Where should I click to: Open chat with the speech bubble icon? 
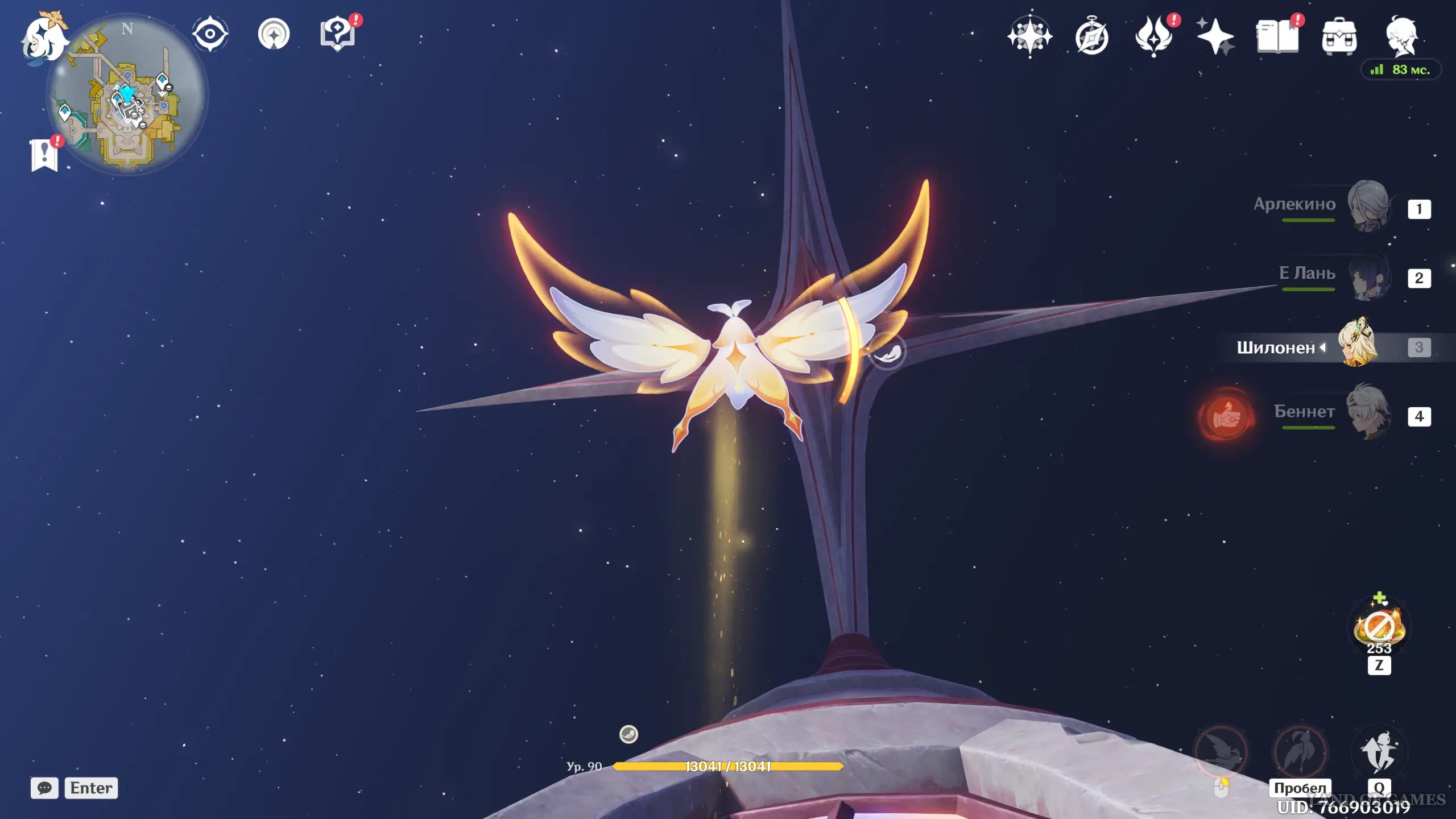click(44, 788)
